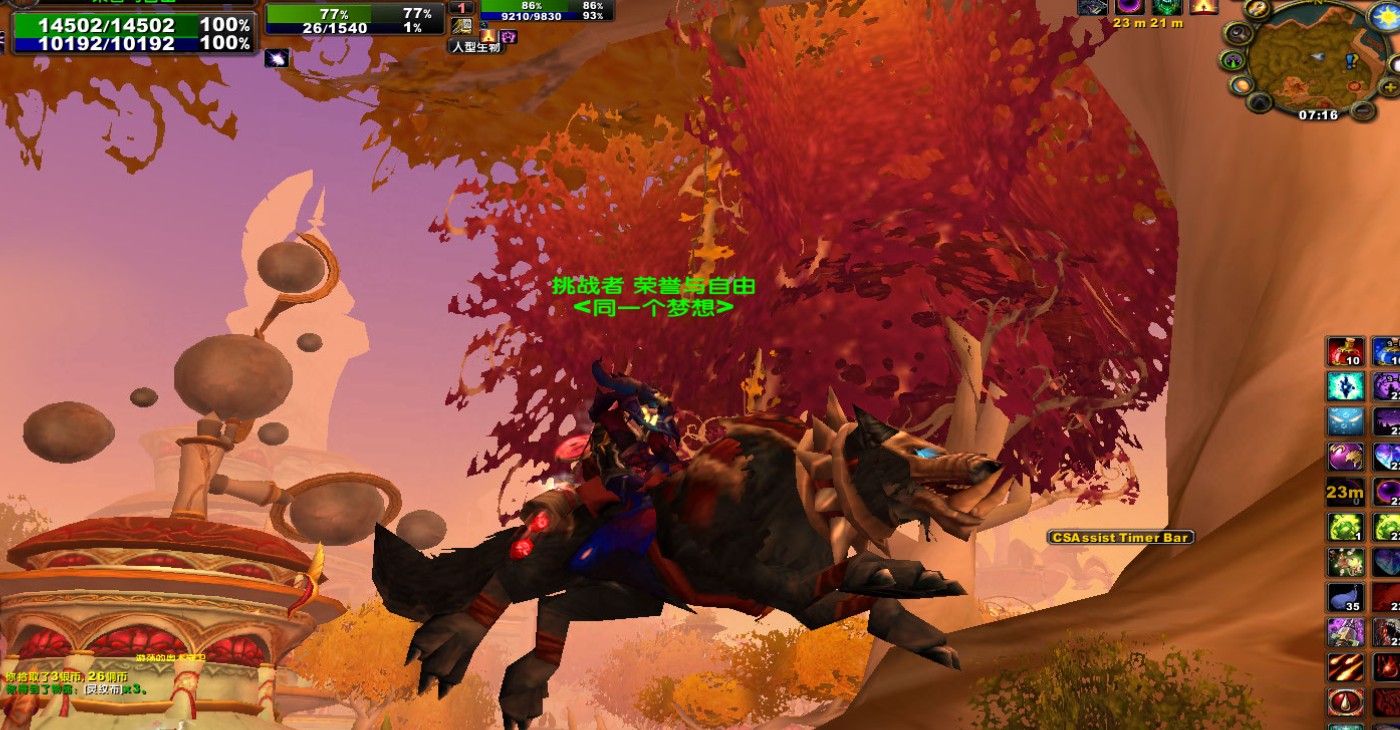The height and width of the screenshot is (730, 1400).
Task: Select the target unit frame showing 77%
Action: coord(354,20)
